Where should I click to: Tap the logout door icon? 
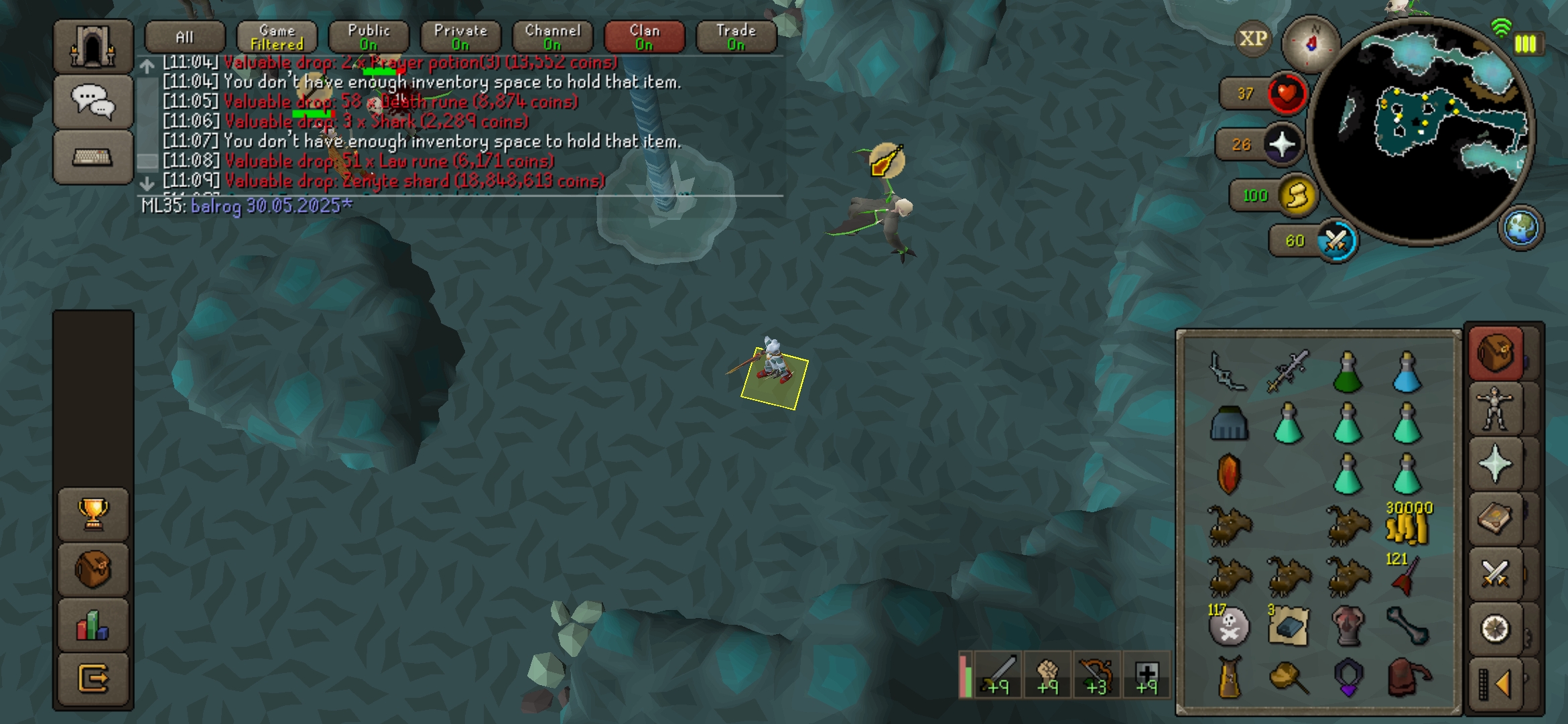(x=93, y=678)
